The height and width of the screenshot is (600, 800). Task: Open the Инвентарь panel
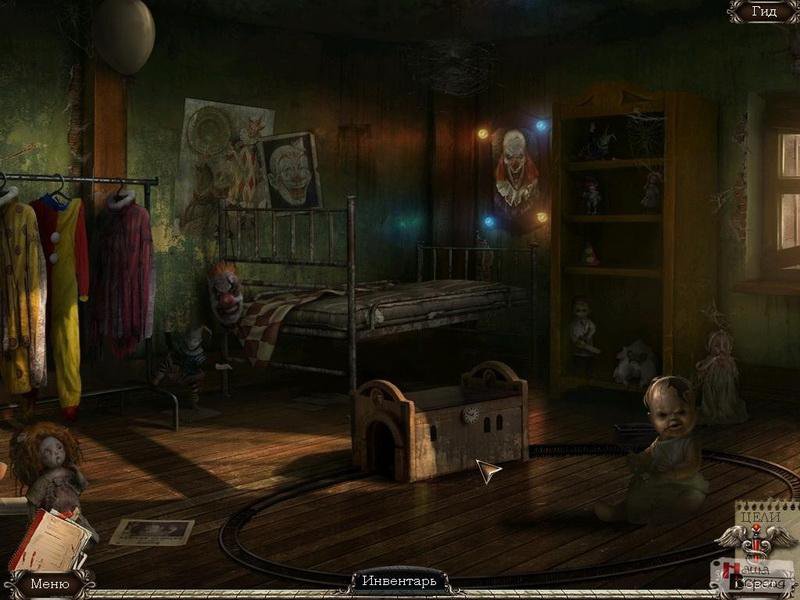pyautogui.click(x=399, y=580)
